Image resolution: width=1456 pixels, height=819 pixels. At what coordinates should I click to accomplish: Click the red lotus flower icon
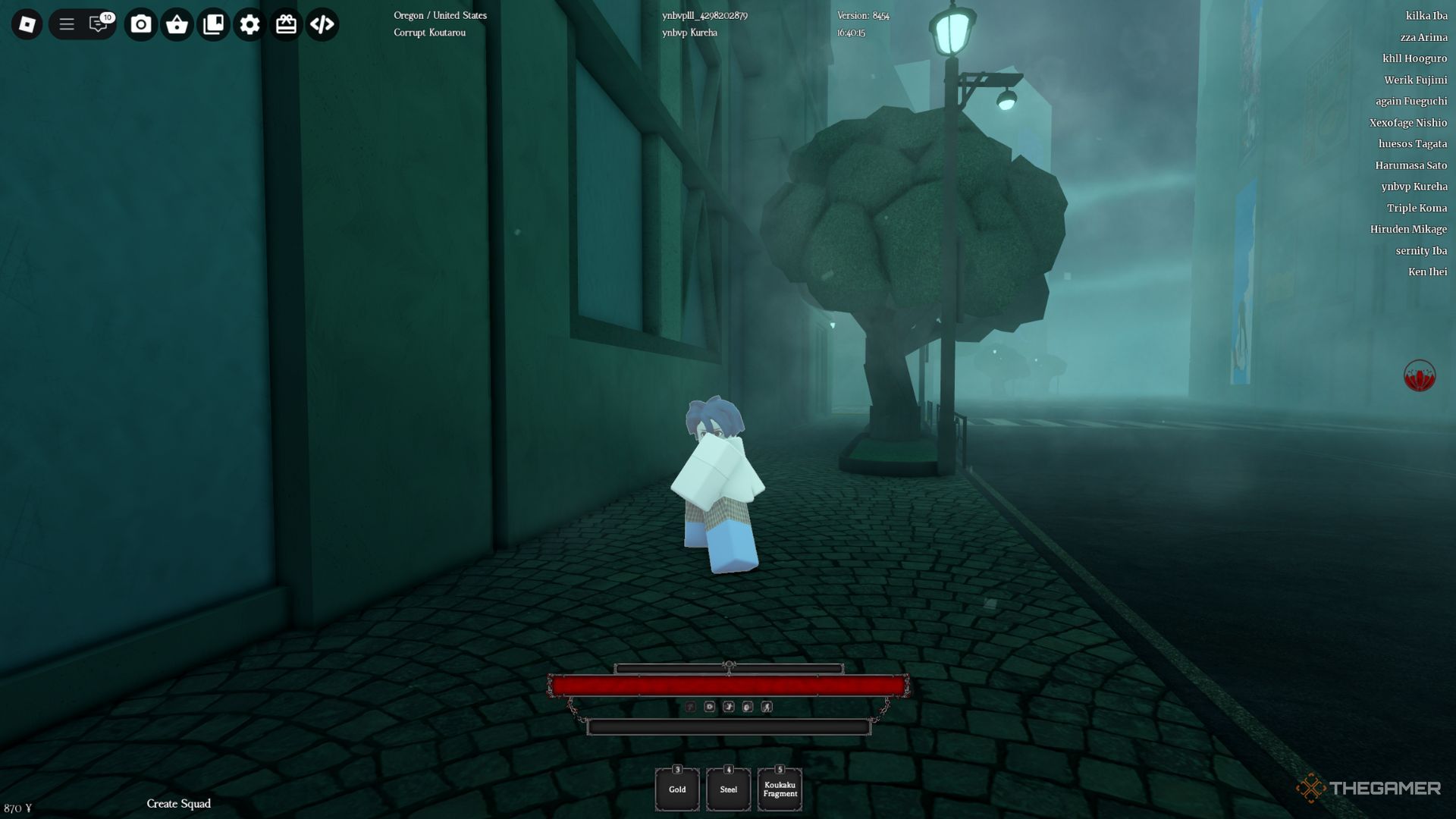pos(1419,375)
